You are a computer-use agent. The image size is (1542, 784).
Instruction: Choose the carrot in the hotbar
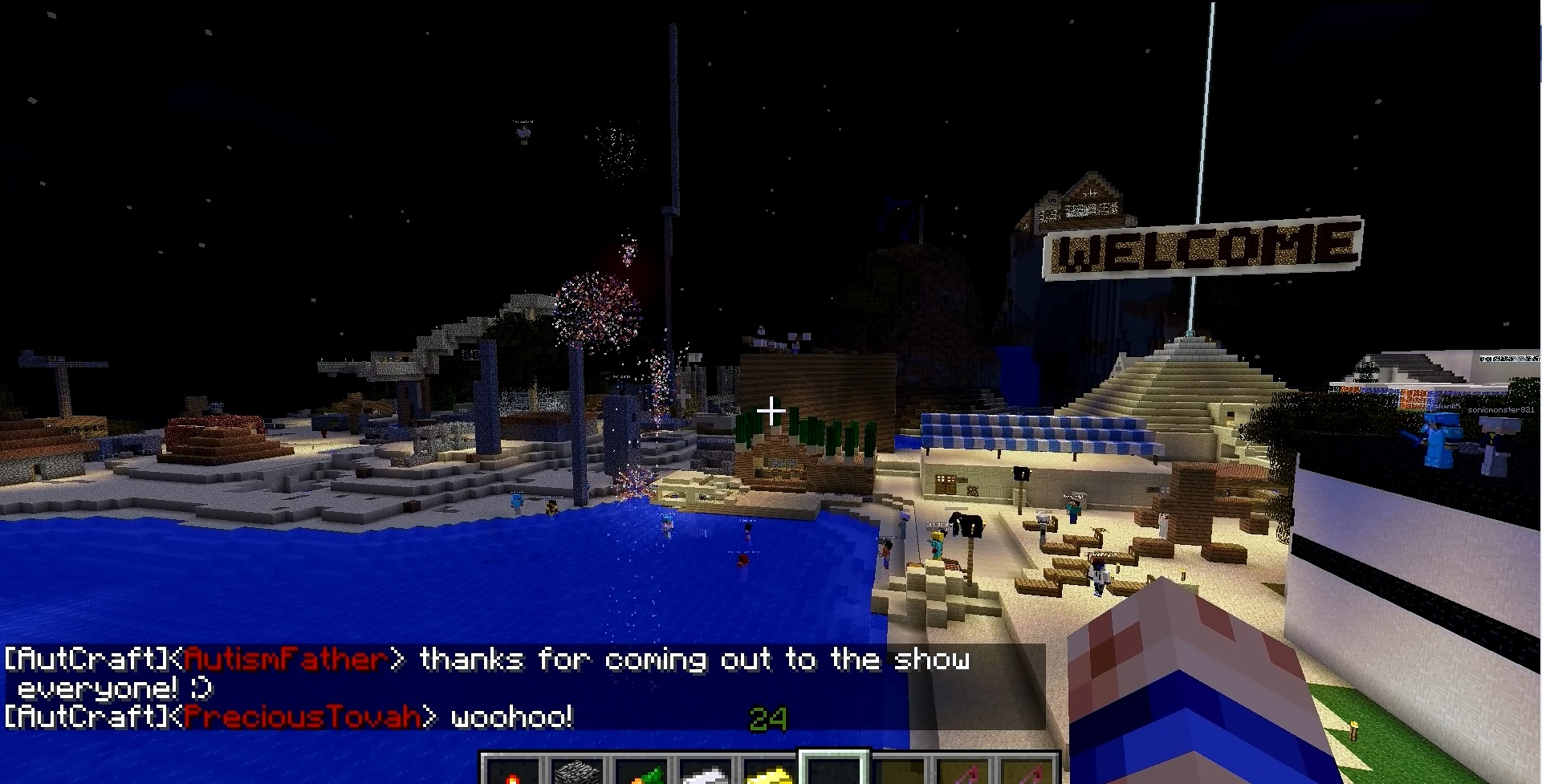[x=641, y=773]
